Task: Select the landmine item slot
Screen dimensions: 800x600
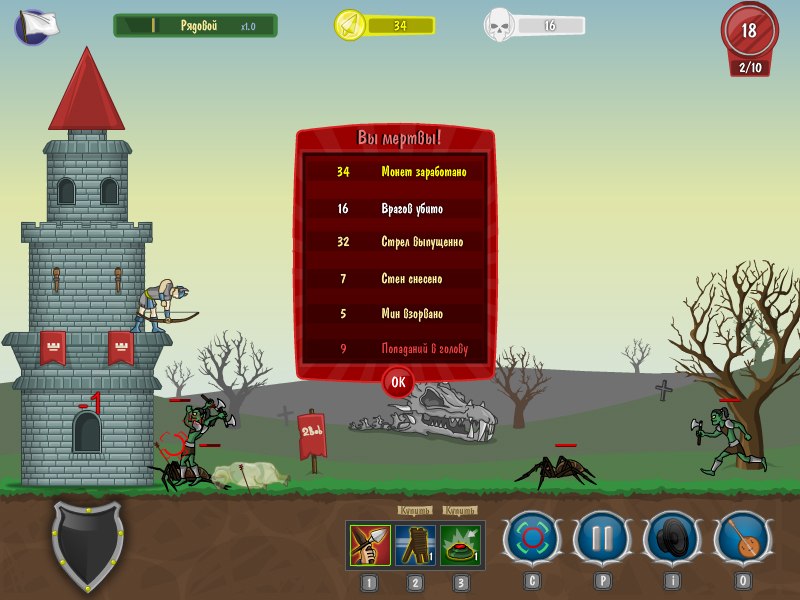Action: tap(460, 545)
